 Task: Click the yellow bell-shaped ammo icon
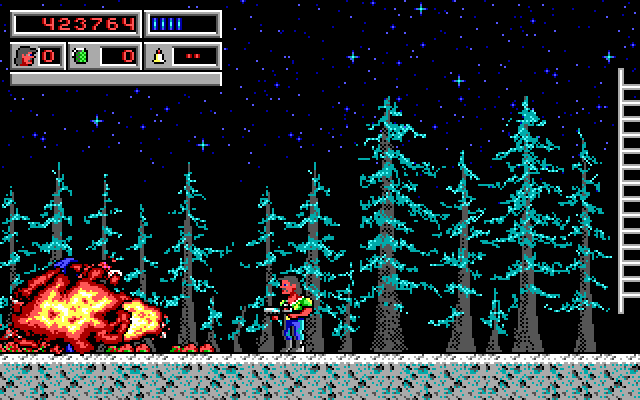pos(158,56)
